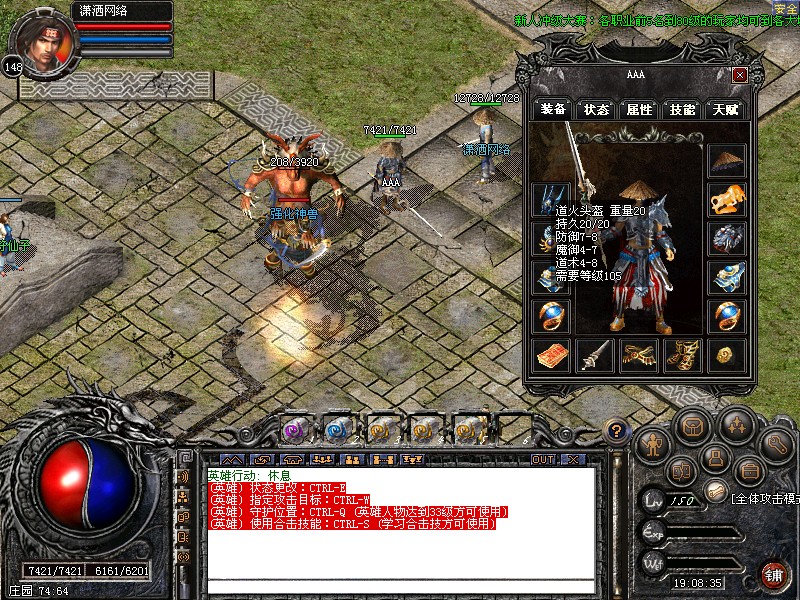Switch to the 状态 tab
The height and width of the screenshot is (600, 800).
(597, 109)
